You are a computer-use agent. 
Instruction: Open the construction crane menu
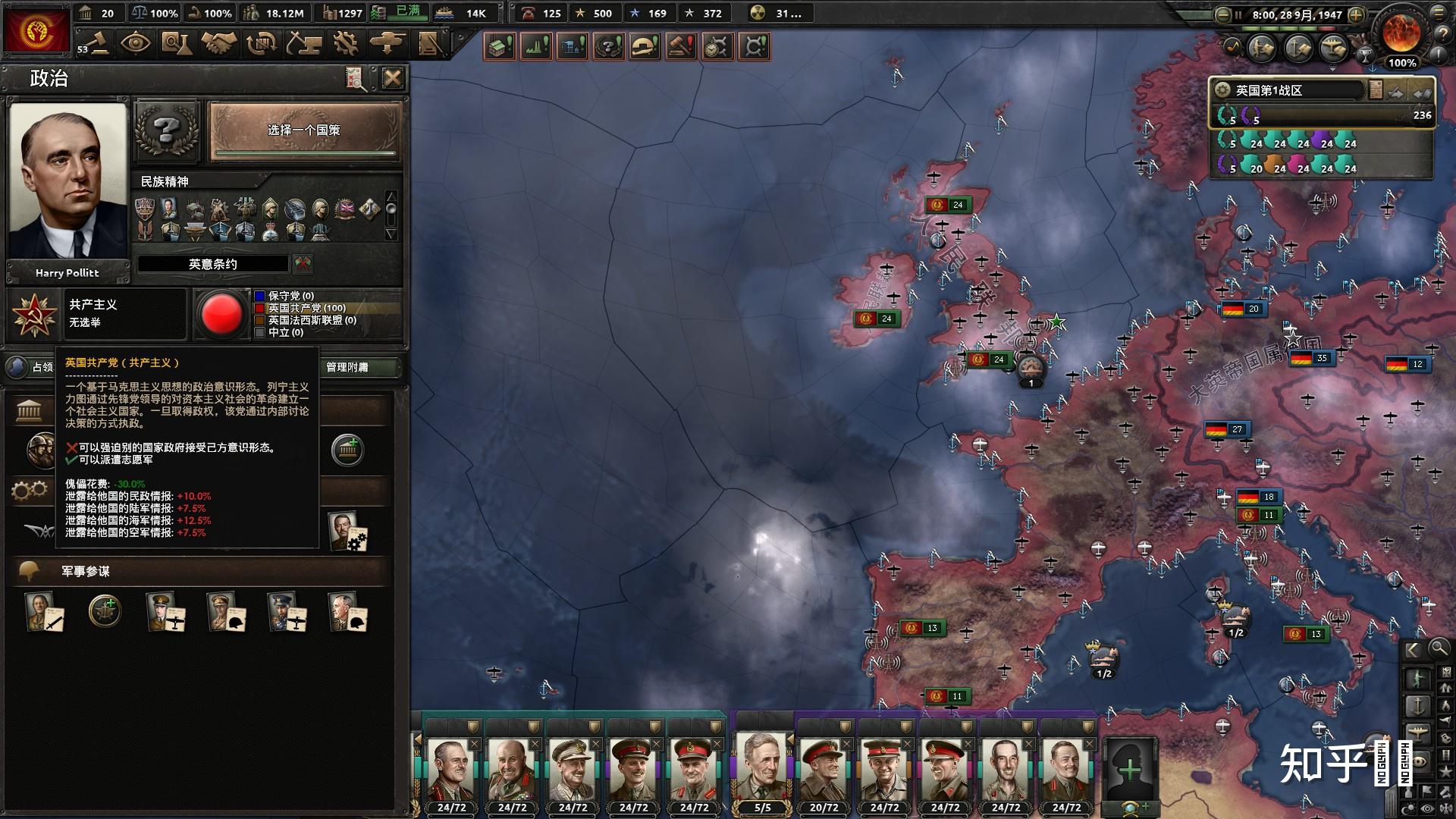coord(303,43)
